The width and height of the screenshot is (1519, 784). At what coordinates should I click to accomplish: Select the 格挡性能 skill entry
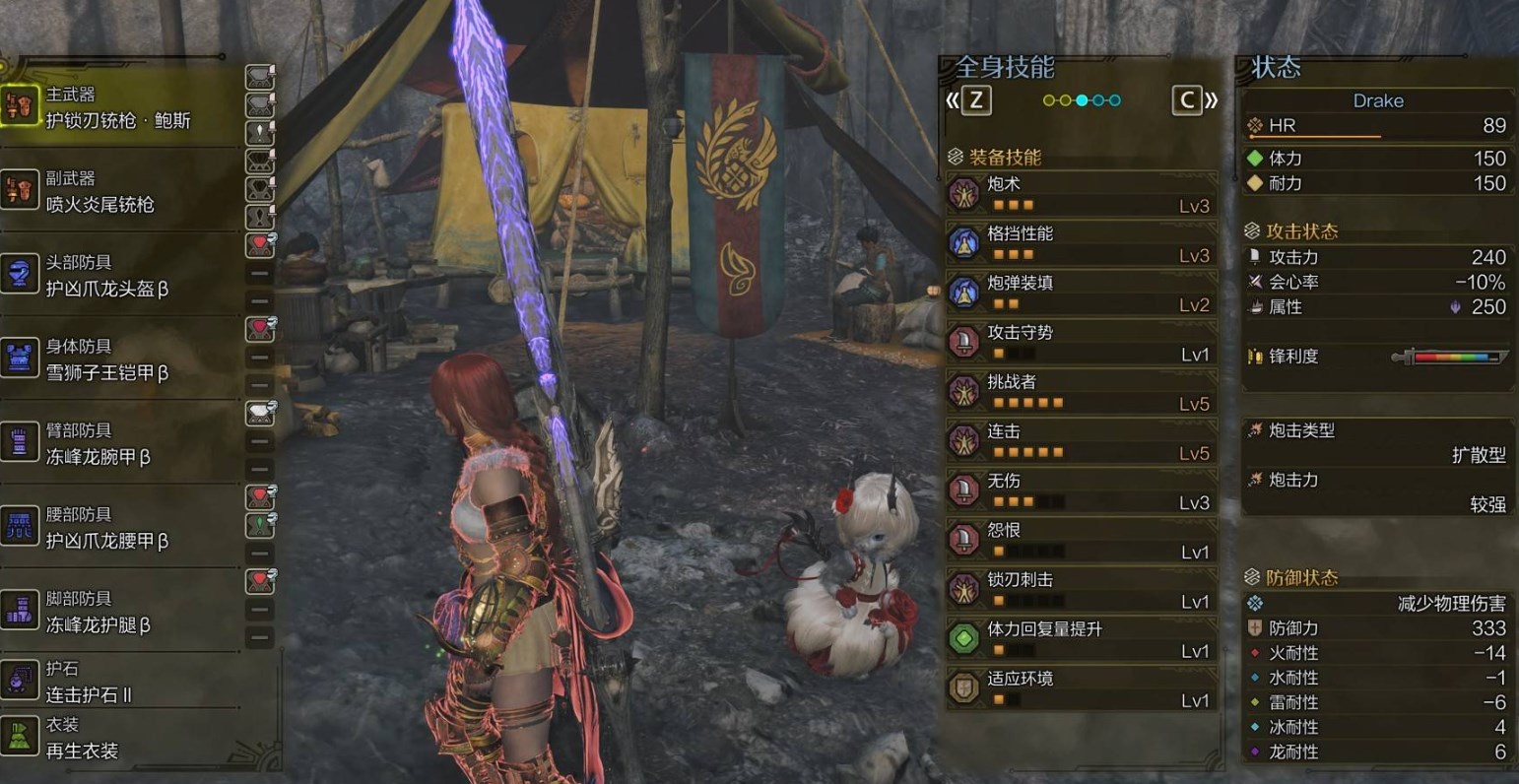(x=1081, y=243)
